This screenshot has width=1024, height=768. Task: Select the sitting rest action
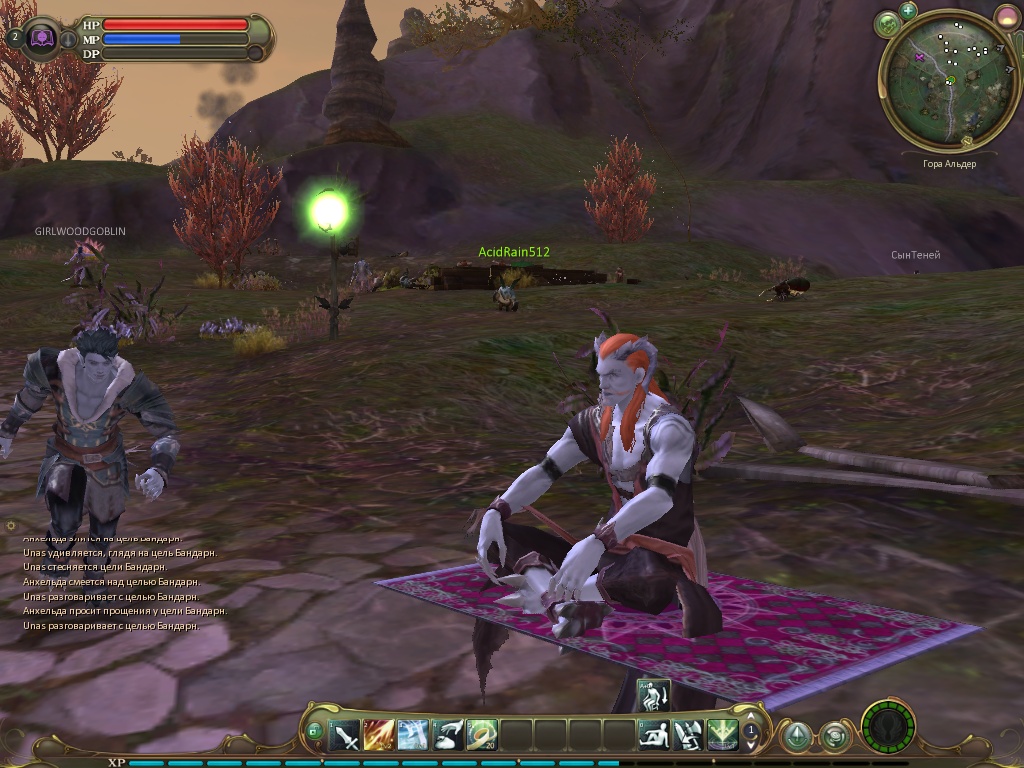654,735
